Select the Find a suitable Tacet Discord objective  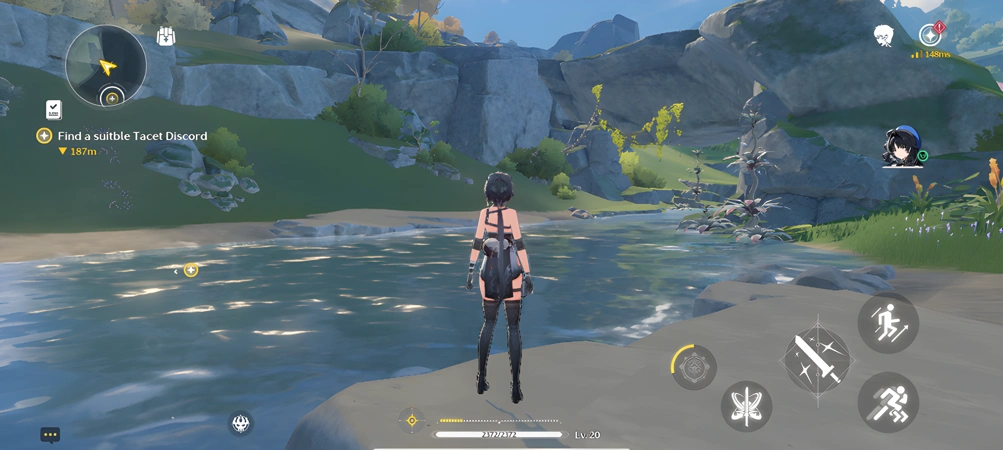tap(125, 136)
